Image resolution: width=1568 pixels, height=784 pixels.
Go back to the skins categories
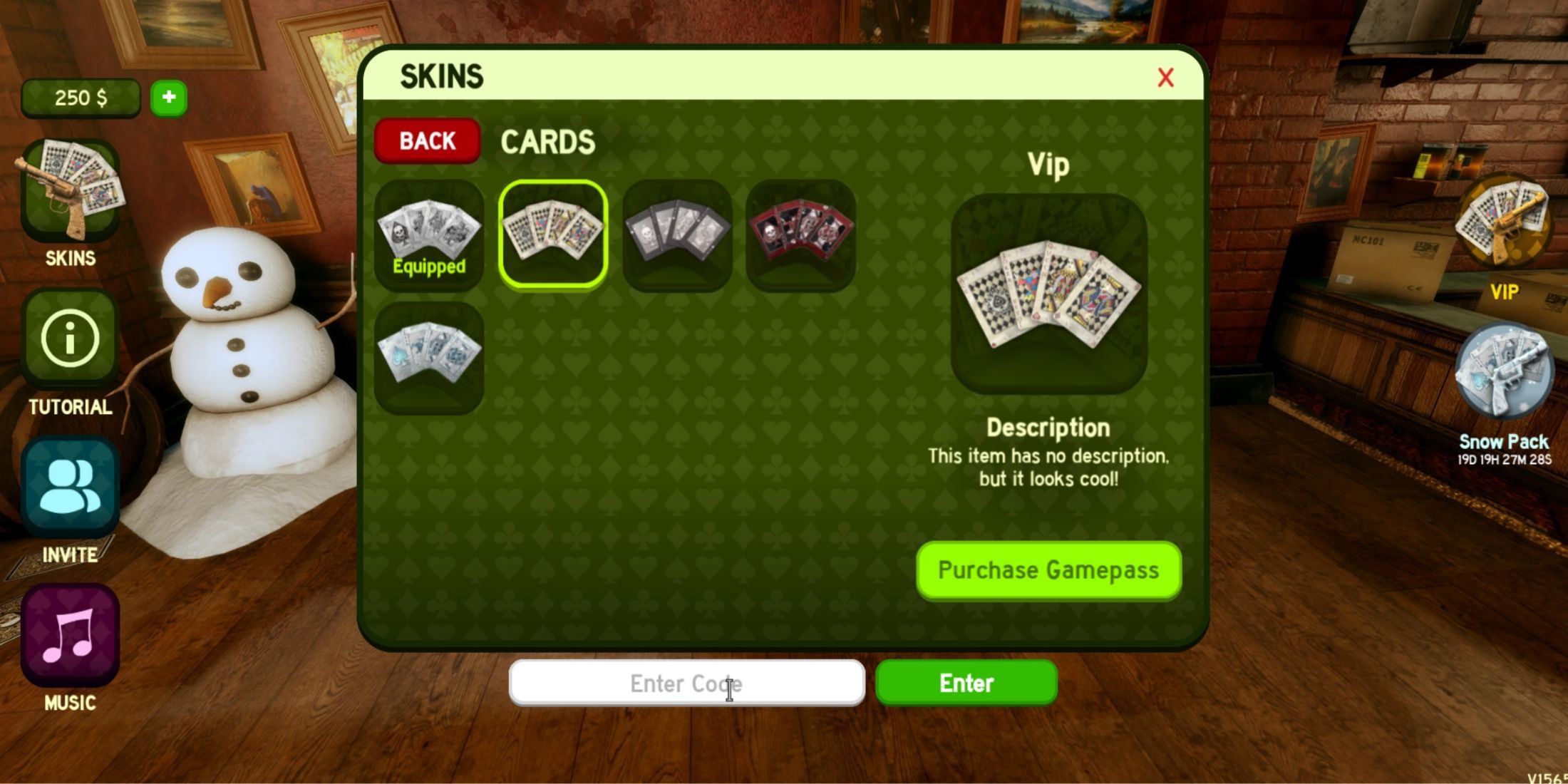426,140
